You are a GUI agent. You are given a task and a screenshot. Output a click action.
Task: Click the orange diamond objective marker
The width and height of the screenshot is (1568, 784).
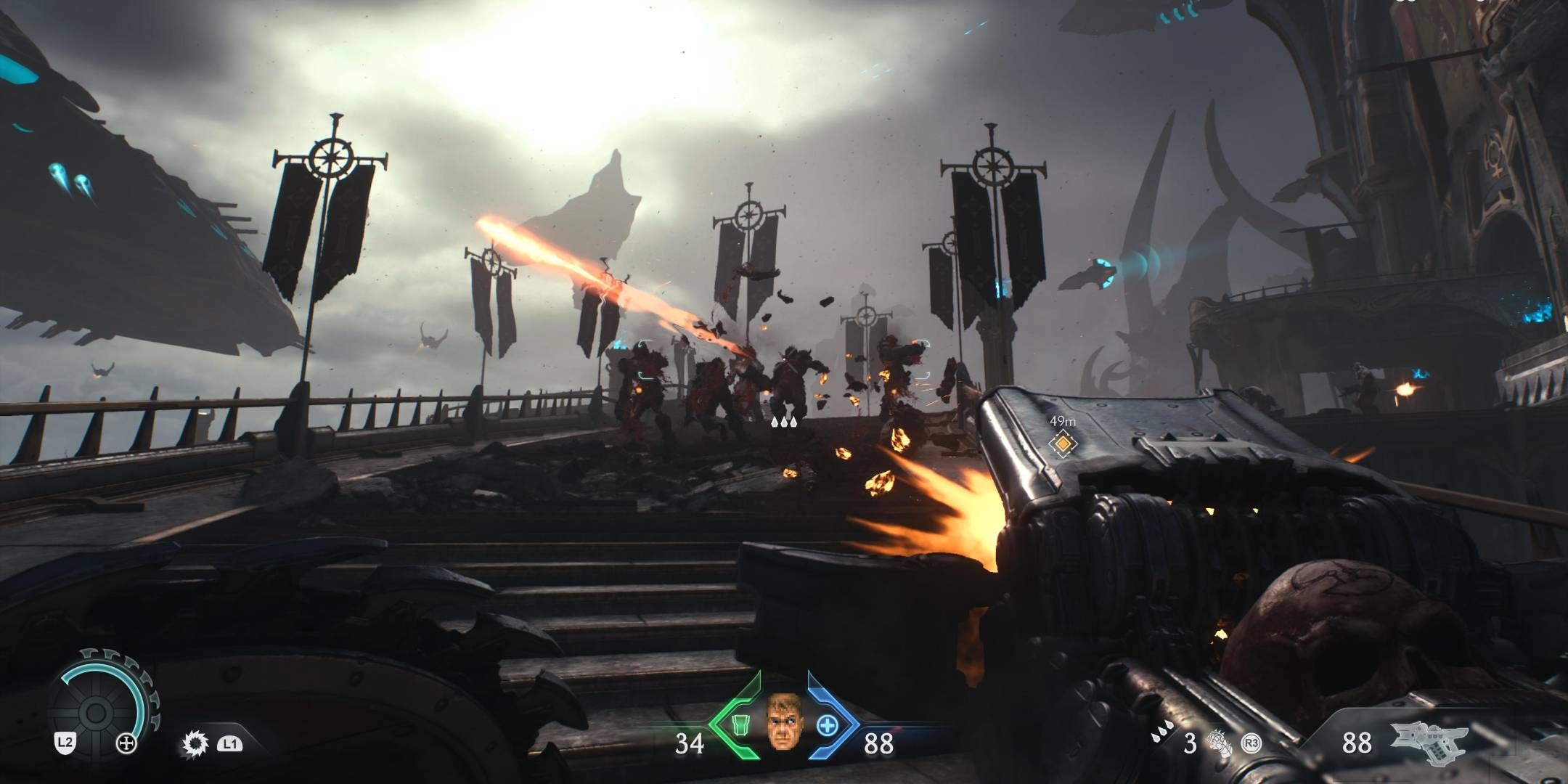pos(1062,442)
